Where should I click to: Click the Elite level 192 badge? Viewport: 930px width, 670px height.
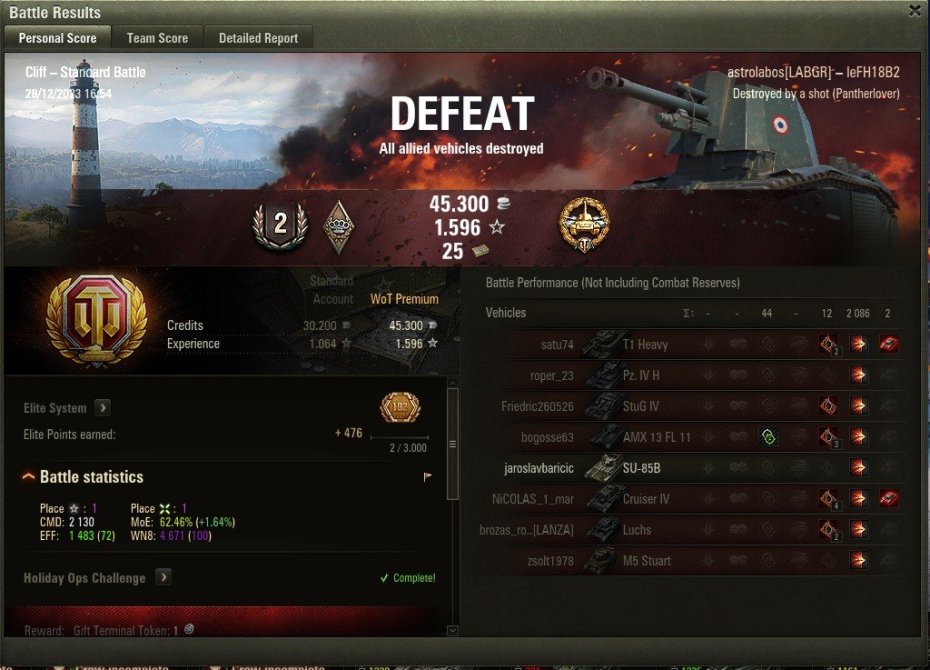400,408
